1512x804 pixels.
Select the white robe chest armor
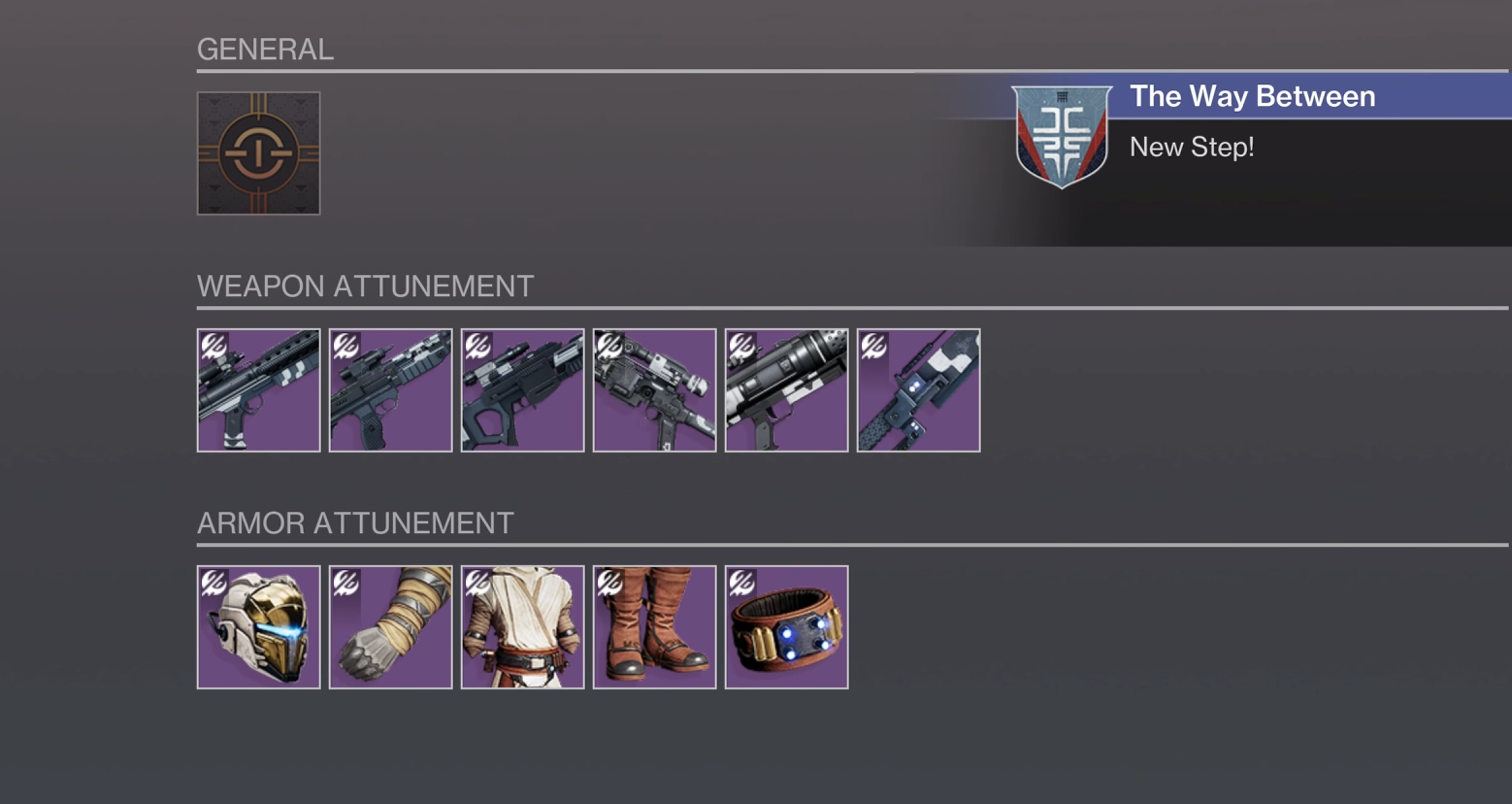point(522,626)
